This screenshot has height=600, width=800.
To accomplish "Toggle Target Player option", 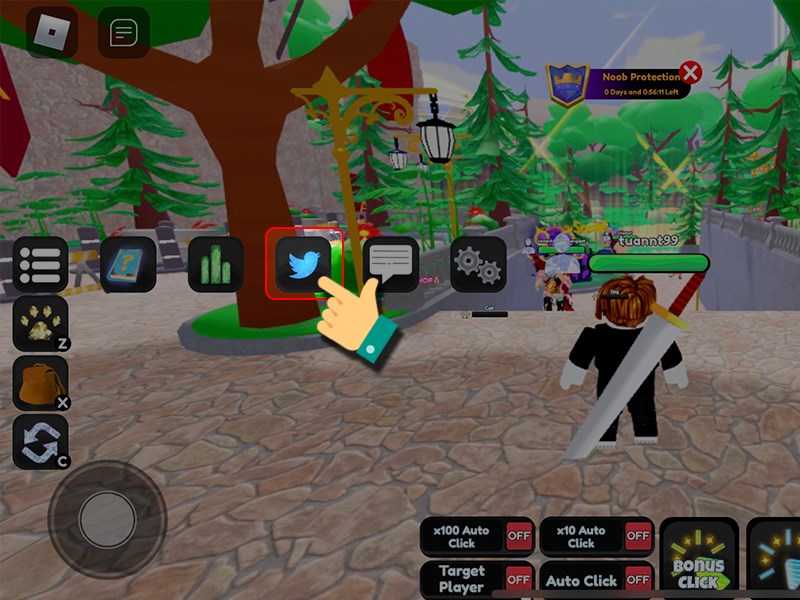I will coord(518,579).
